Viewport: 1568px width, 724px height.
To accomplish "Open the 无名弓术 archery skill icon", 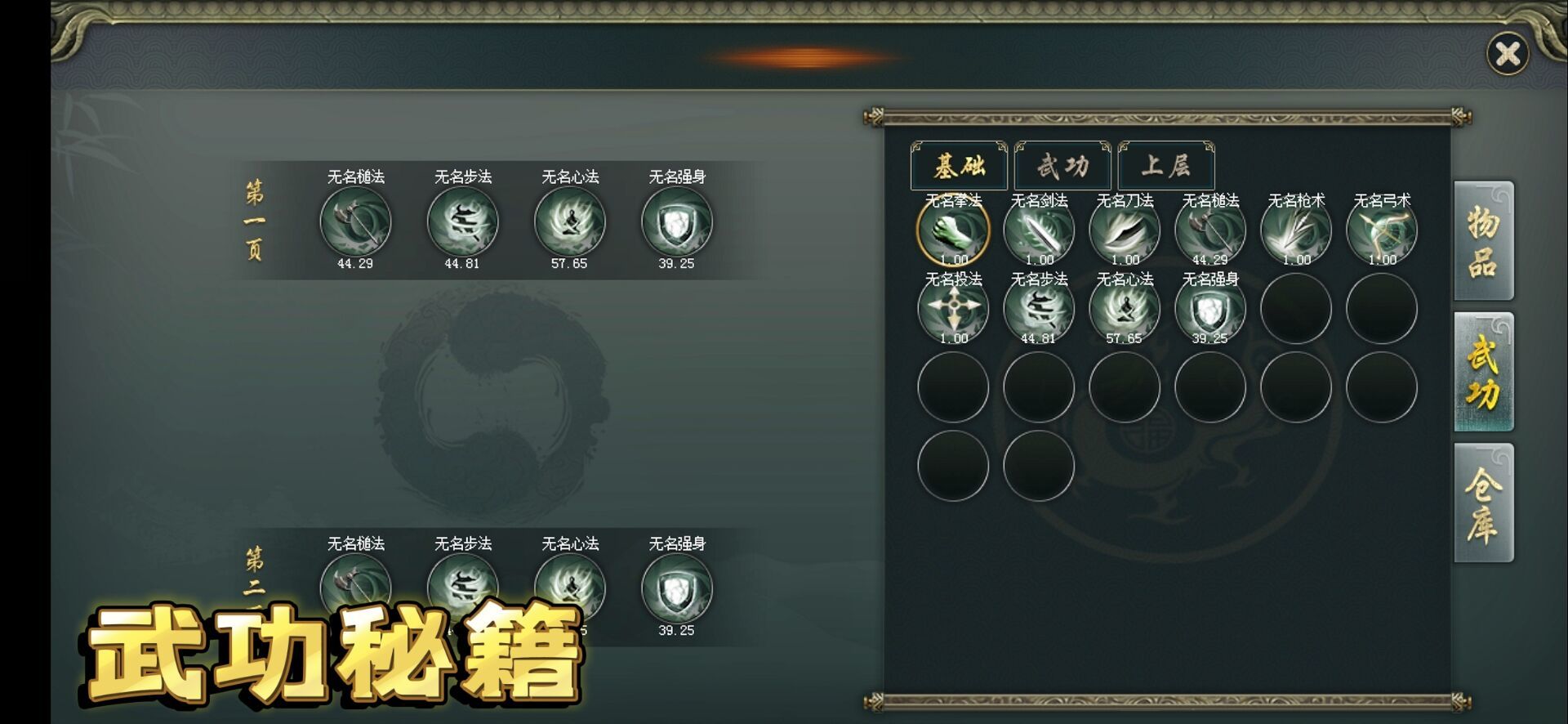I will (1380, 231).
